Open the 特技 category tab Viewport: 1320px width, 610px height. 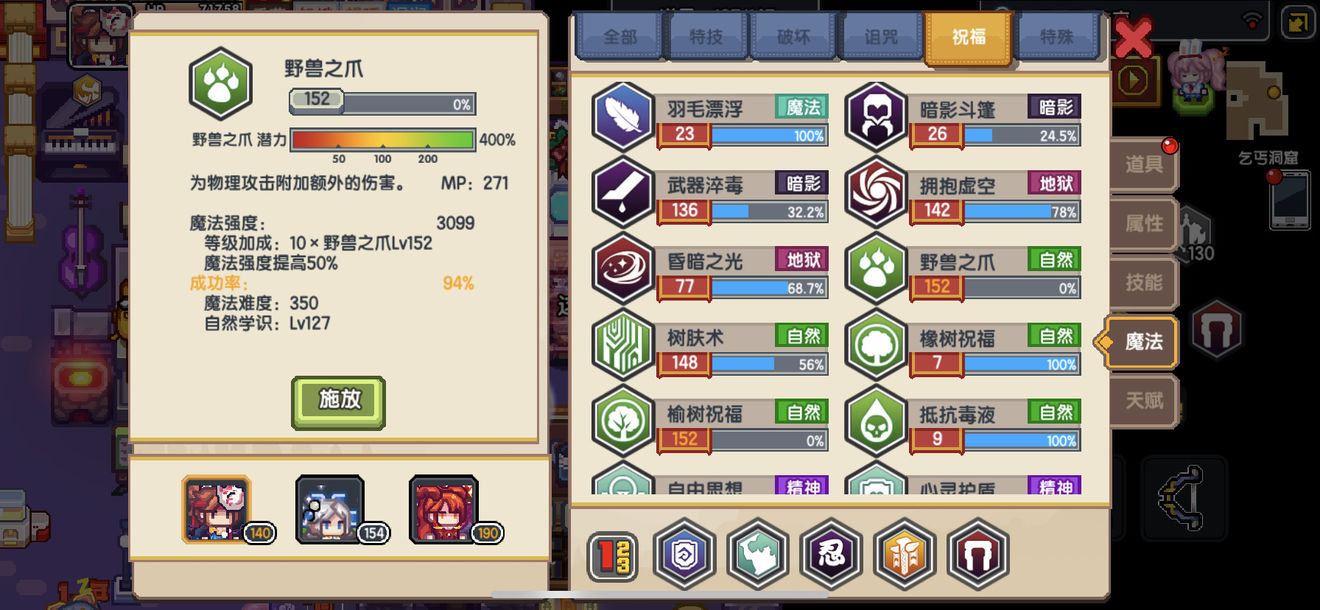click(706, 38)
